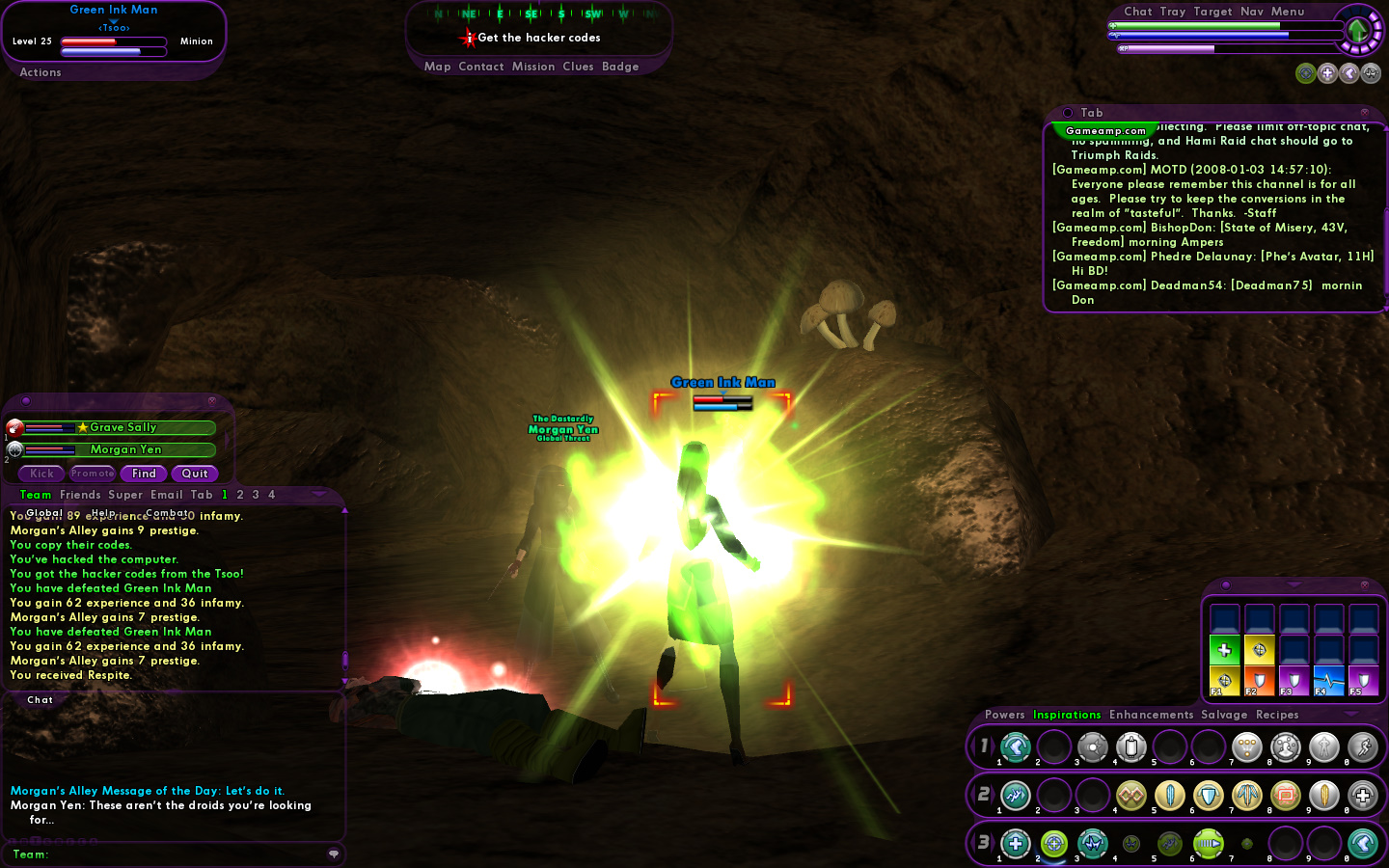
Task: Open the Email tab
Action: (x=167, y=495)
